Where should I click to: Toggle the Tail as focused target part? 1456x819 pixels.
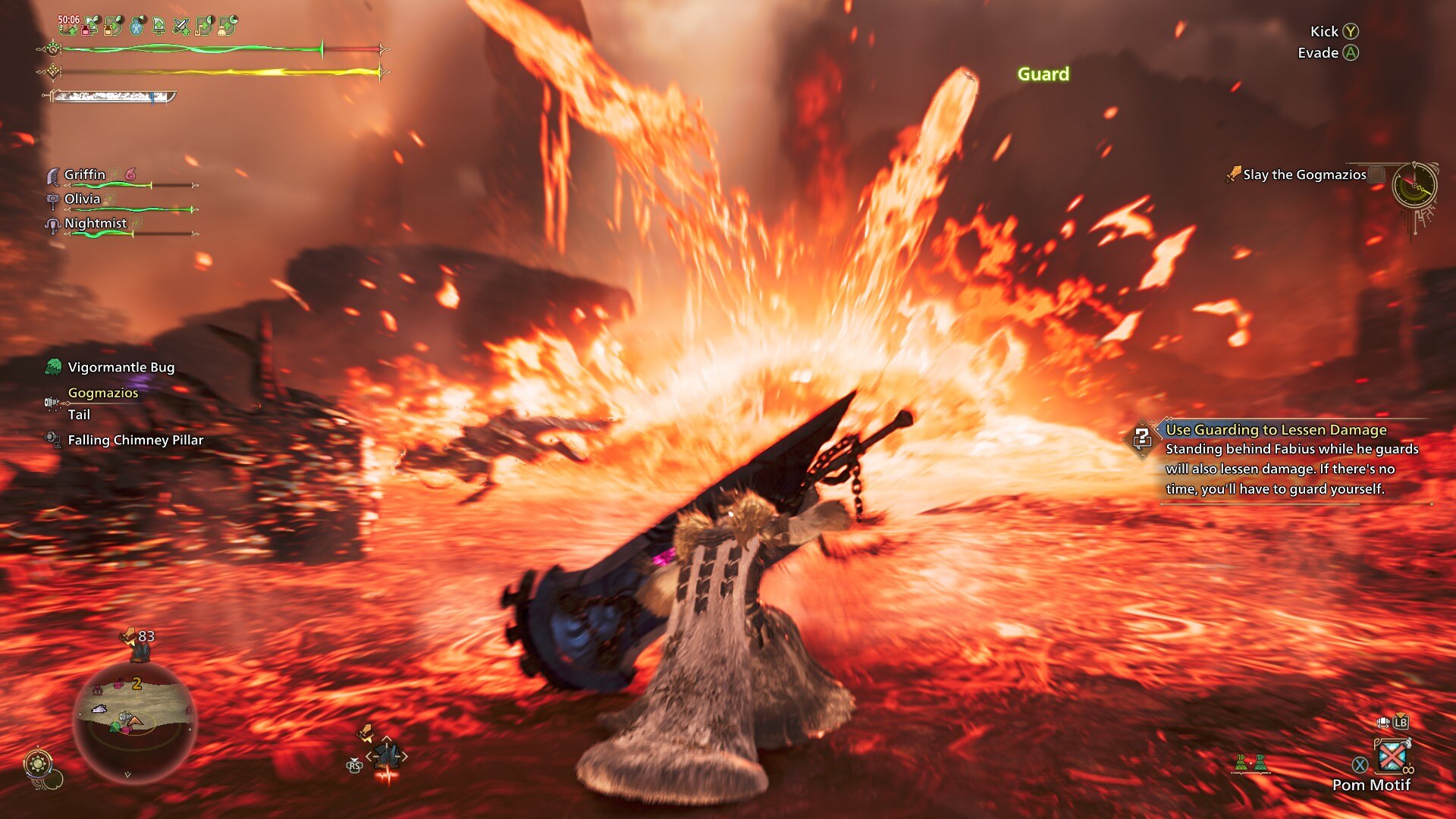tap(79, 415)
